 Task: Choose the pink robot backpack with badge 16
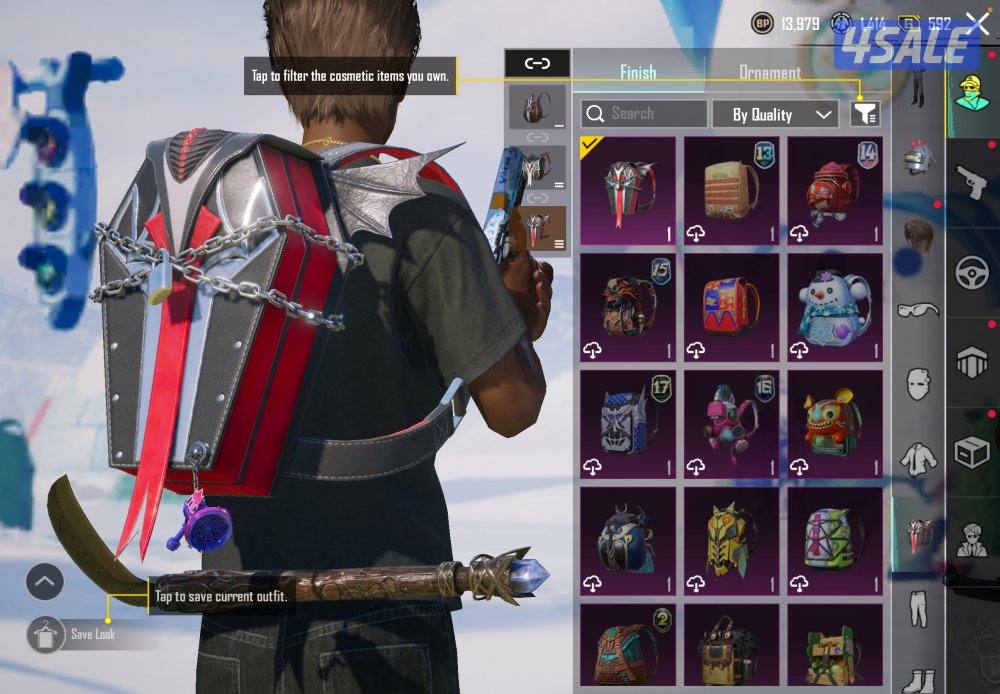[x=731, y=424]
